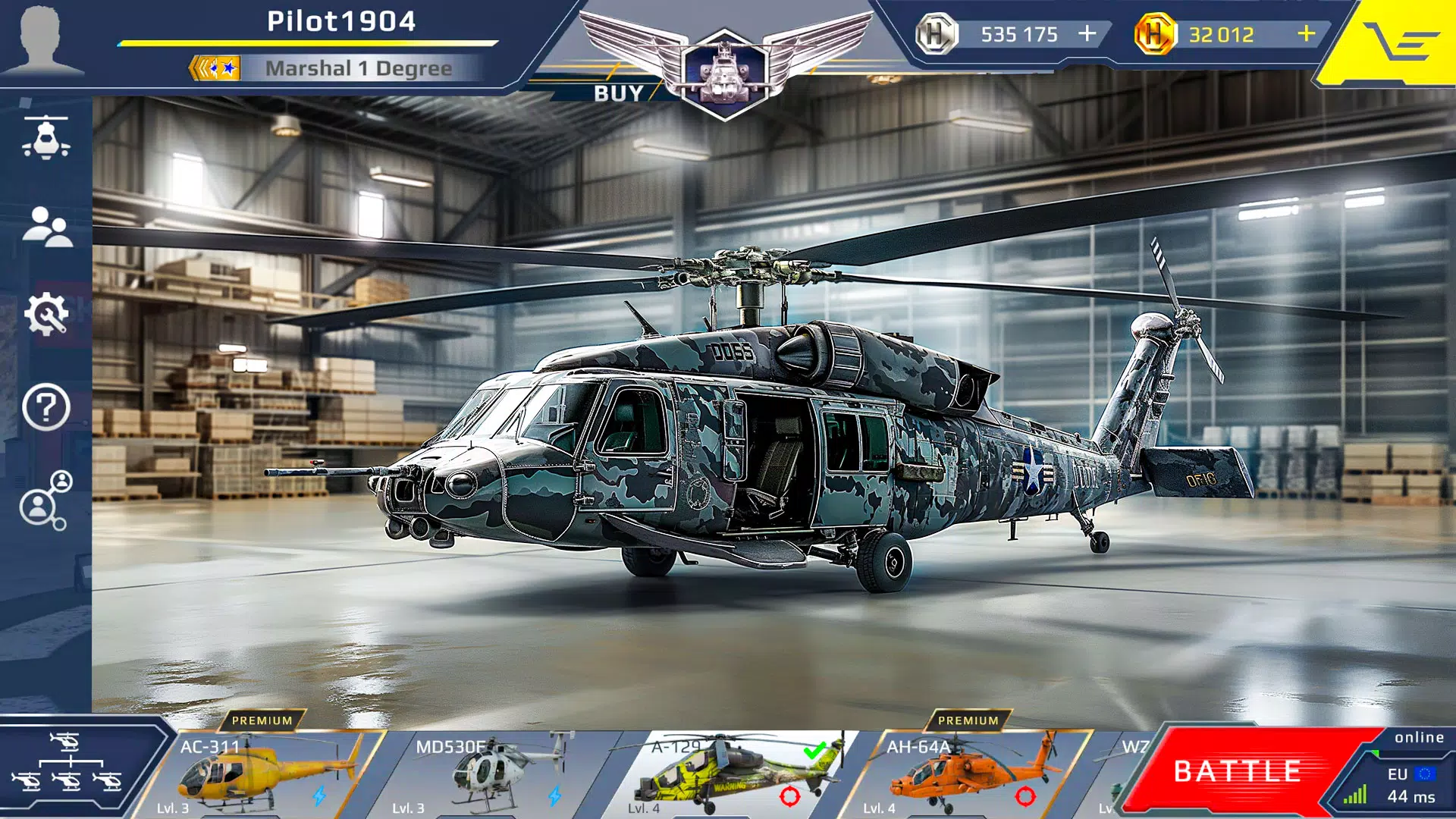Add more silver coins with the plus
The height and width of the screenshot is (819, 1456).
[x=1087, y=34]
